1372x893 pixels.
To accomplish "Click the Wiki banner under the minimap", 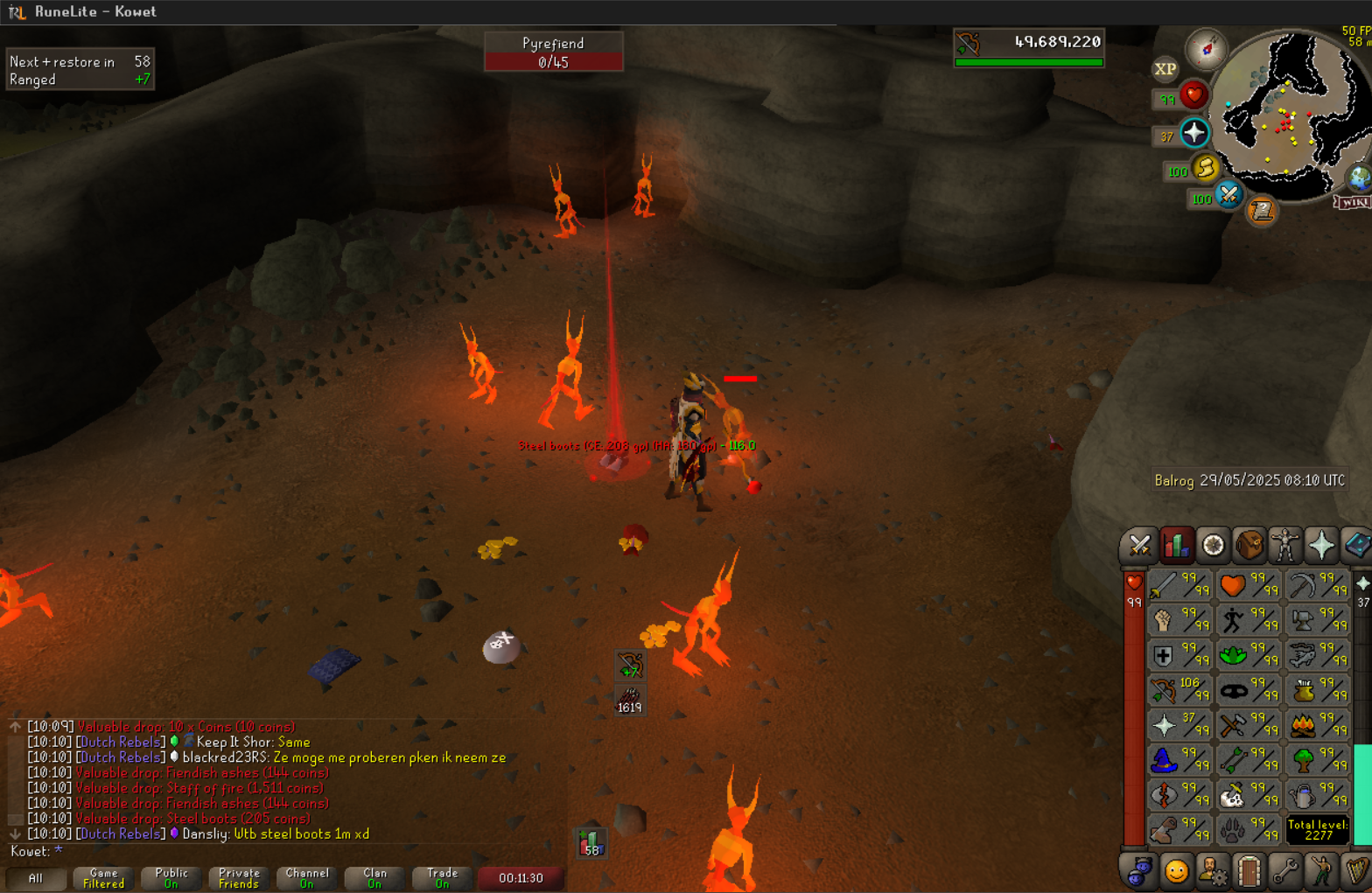I will (x=1353, y=203).
